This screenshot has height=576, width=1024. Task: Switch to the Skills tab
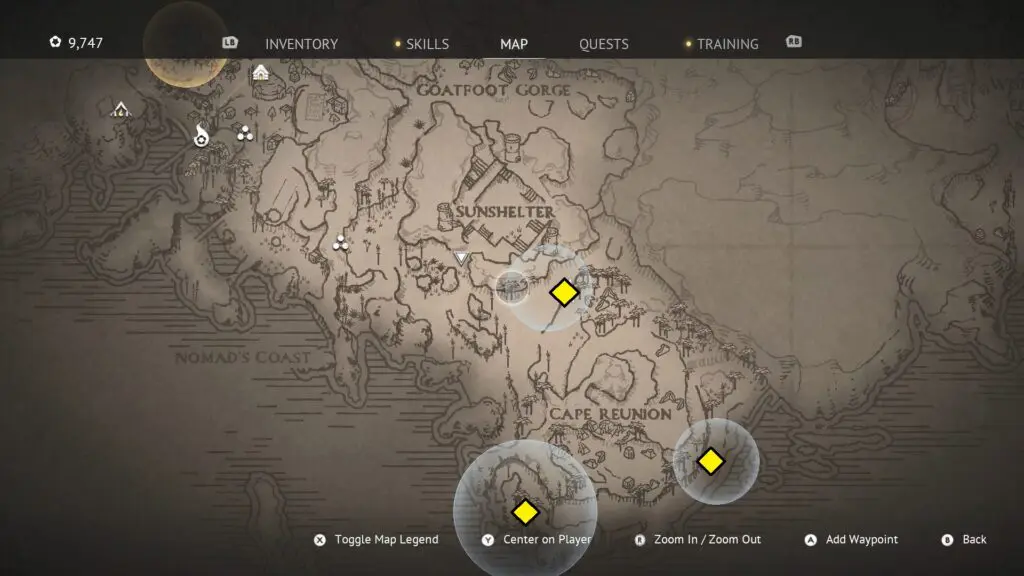[427, 44]
